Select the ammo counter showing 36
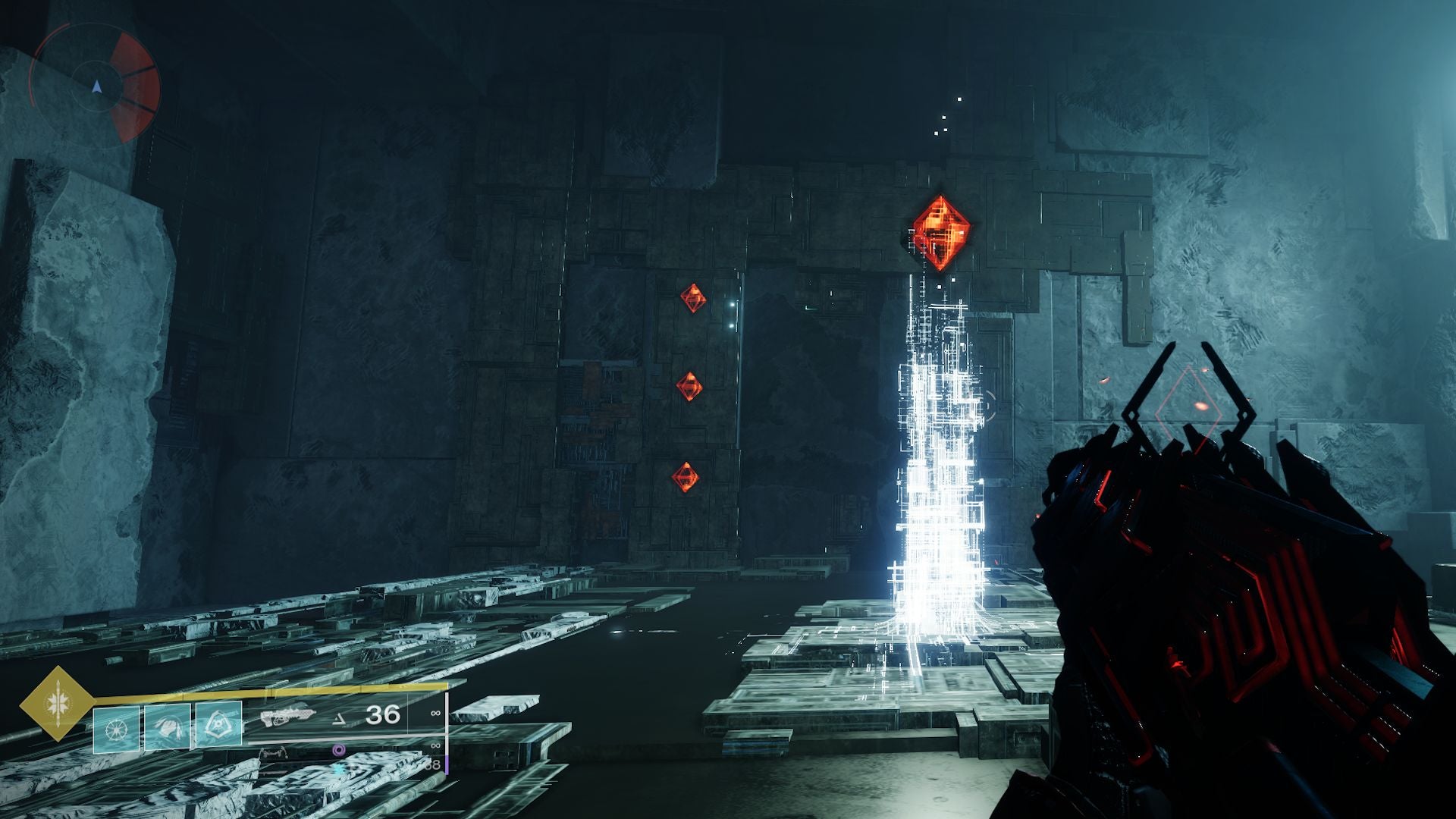 (384, 715)
